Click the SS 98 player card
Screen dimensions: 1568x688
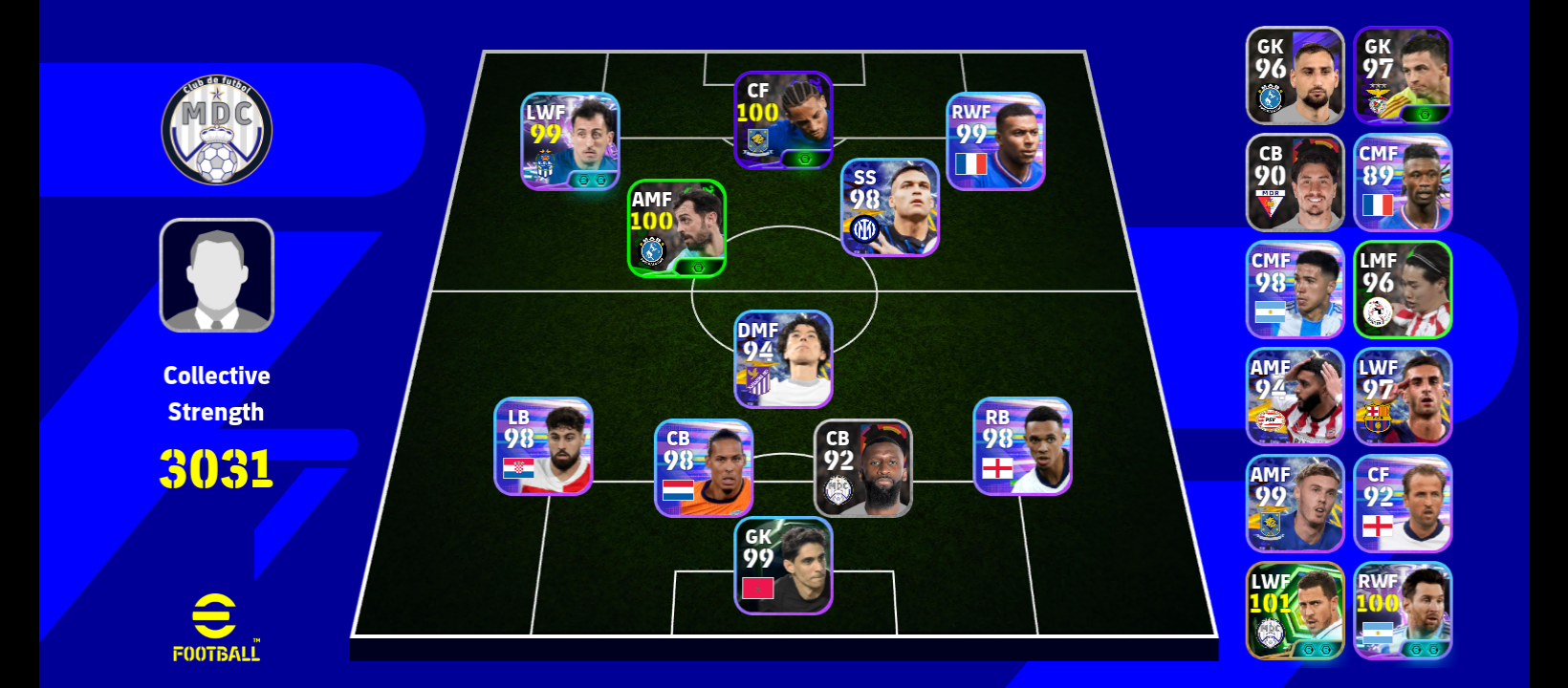[890, 207]
